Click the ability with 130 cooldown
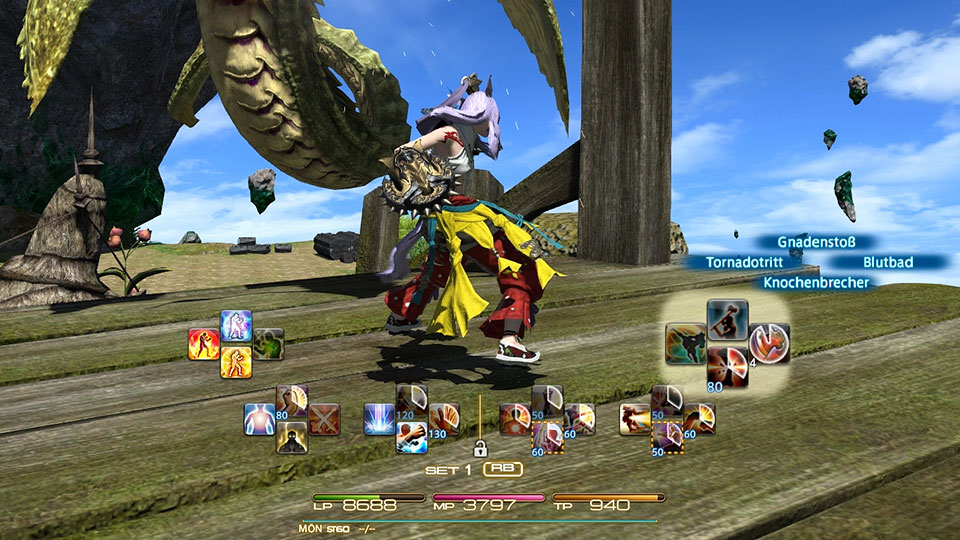This screenshot has width=960, height=540. (444, 419)
